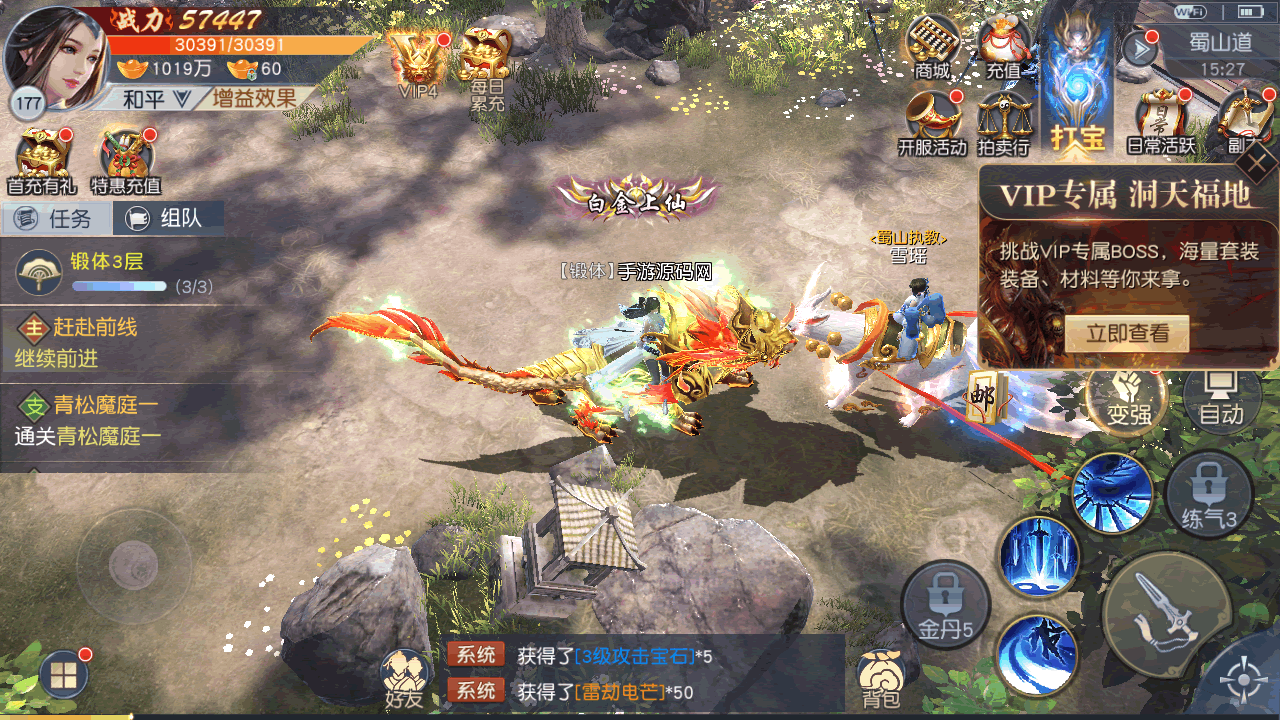1280x720 pixels.
Task: Toggle 自动 auto-battle
Action: point(1221,399)
